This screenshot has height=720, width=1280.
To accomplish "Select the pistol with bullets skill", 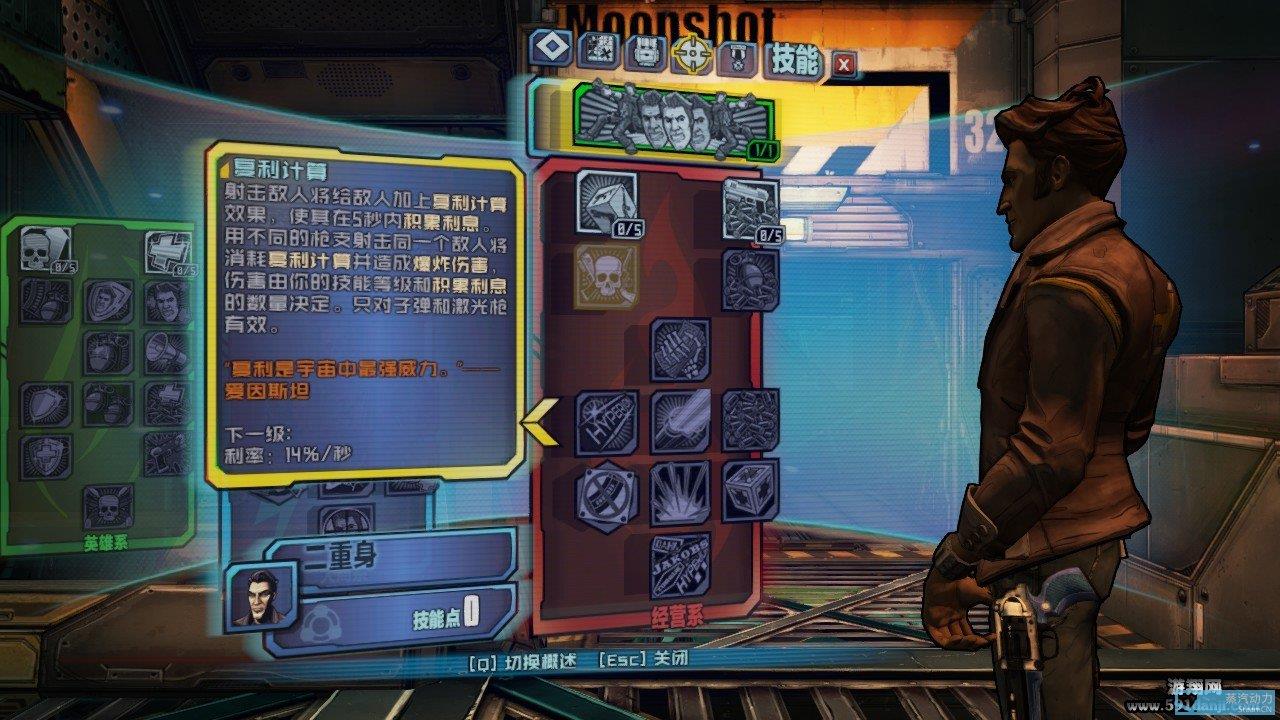I will tap(751, 210).
